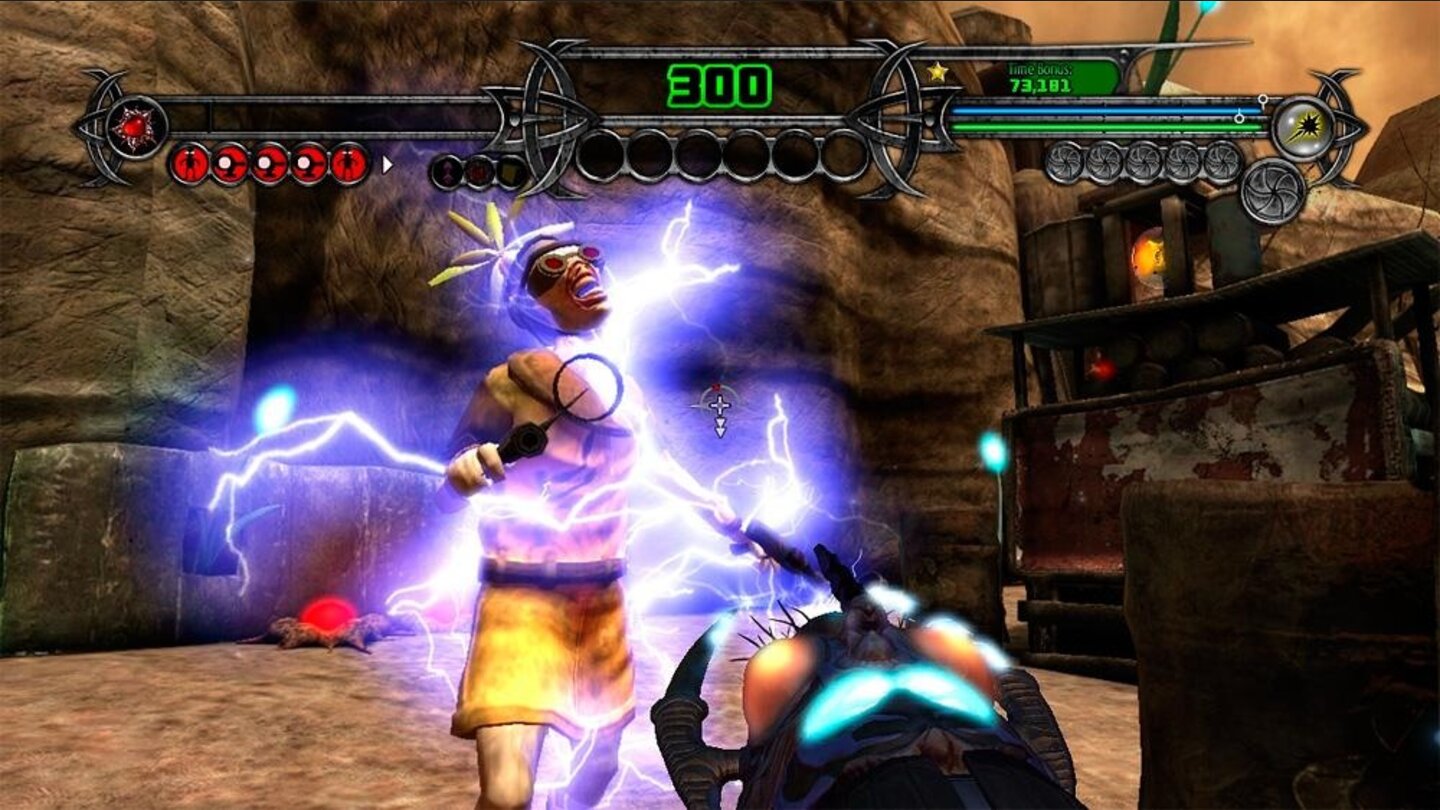1440x810 pixels.
Task: Open the ring handle below the blue bar
Action: [x=1239, y=117]
